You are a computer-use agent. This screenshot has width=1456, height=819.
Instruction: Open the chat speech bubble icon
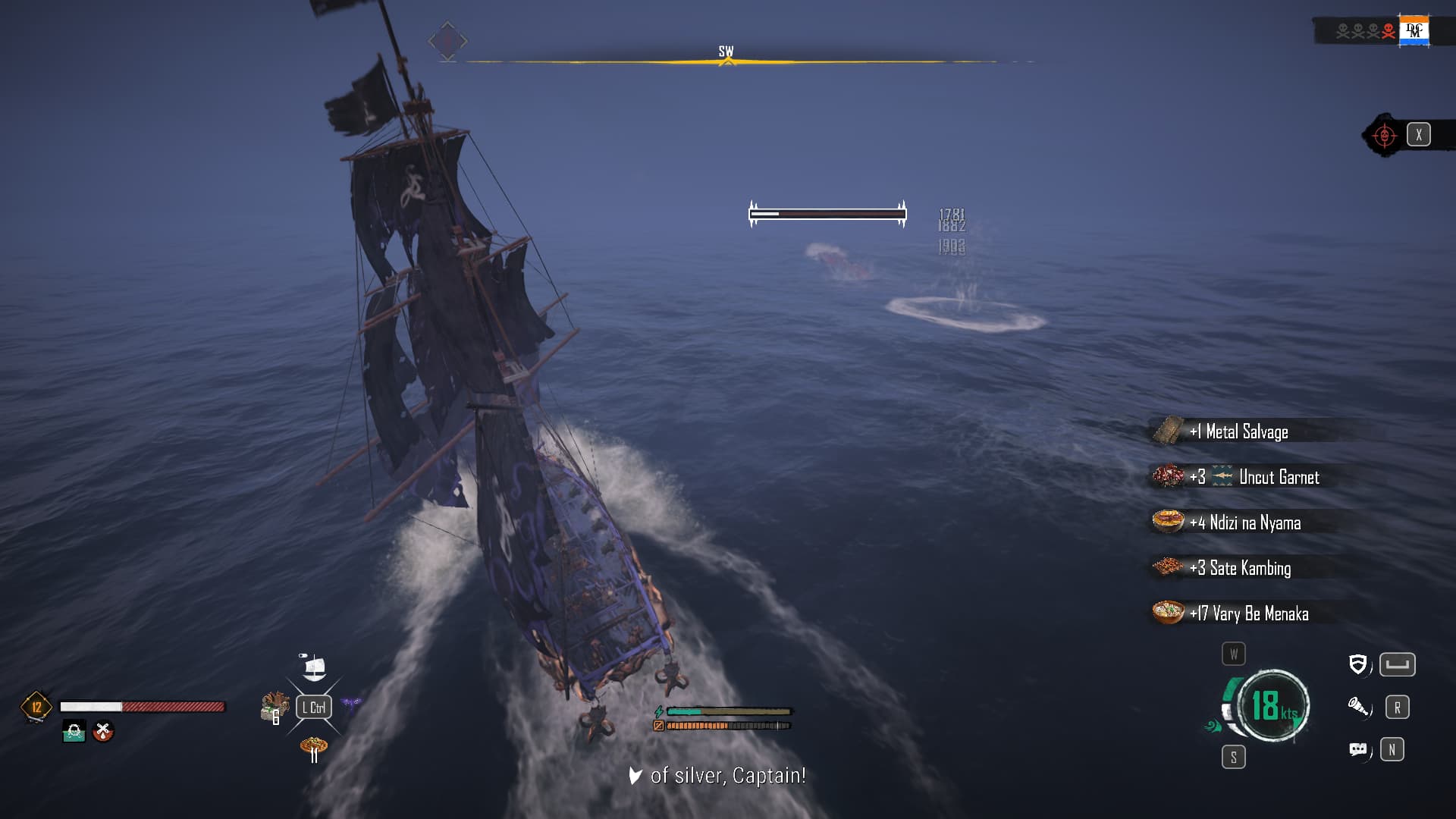click(1358, 750)
